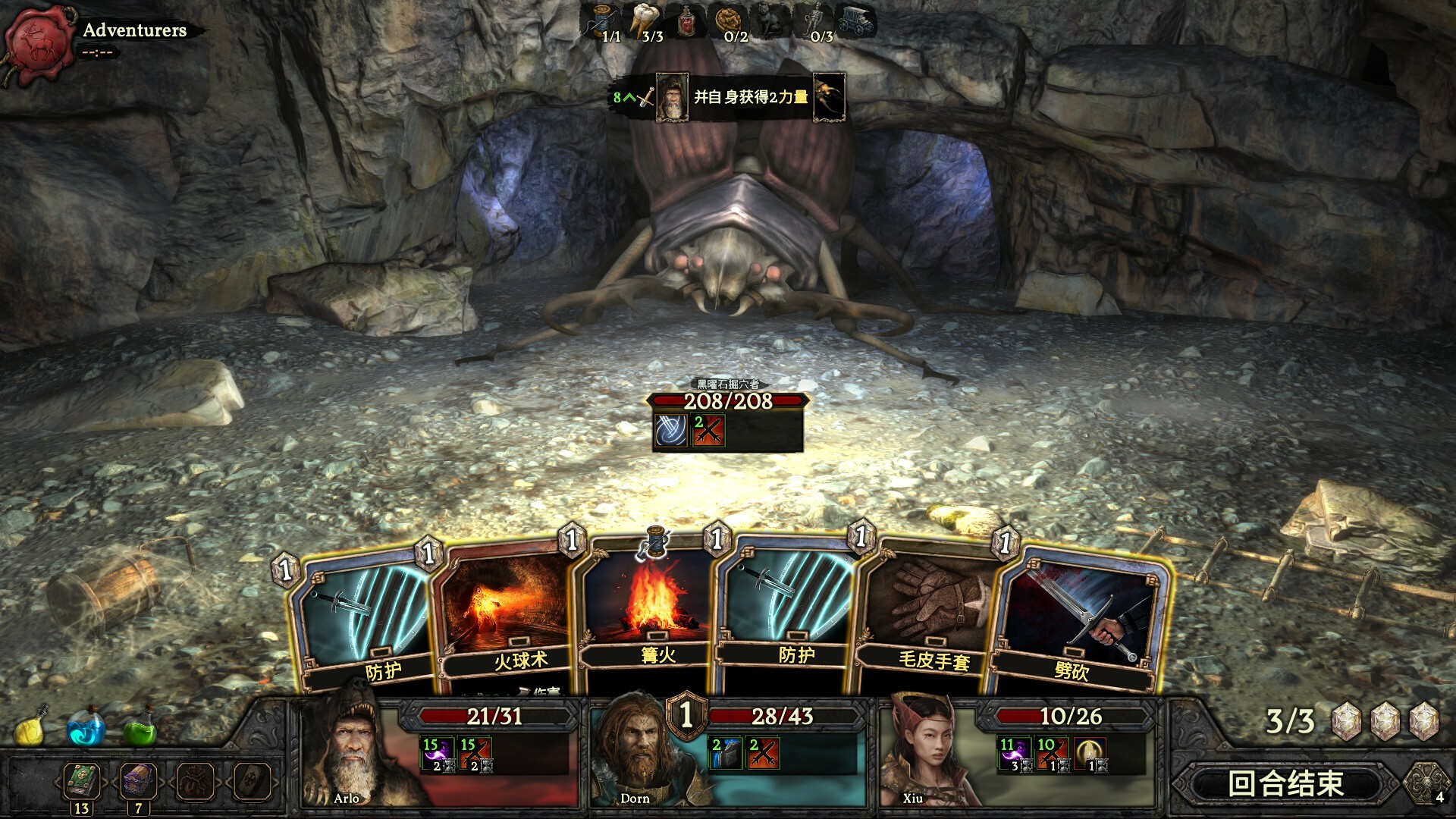Open the green book draw pile
This screenshot has height=819, width=1456.
coord(81,781)
